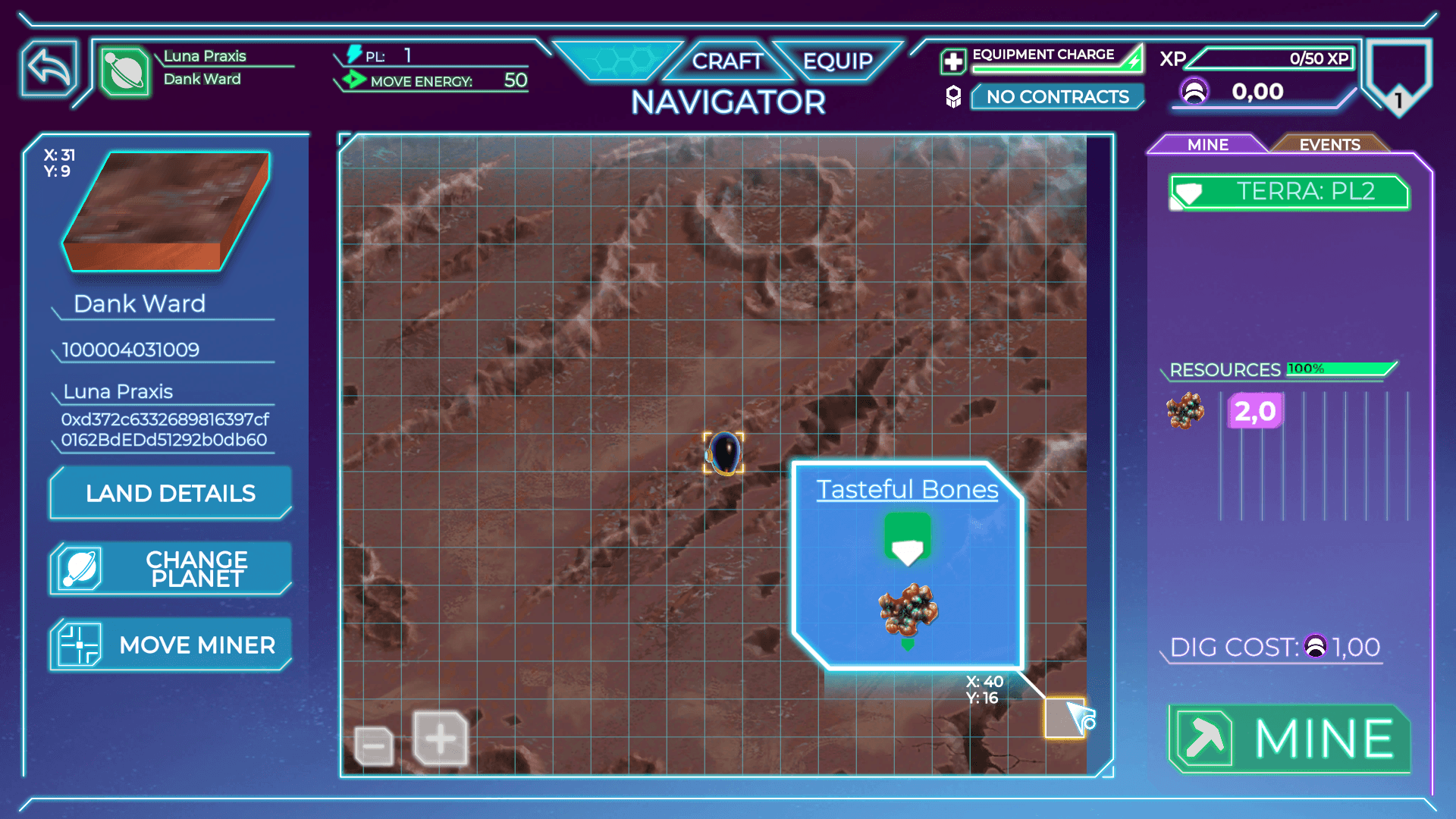This screenshot has height=819, width=1456.
Task: Choose CHANGE PLANET
Action: (171, 569)
